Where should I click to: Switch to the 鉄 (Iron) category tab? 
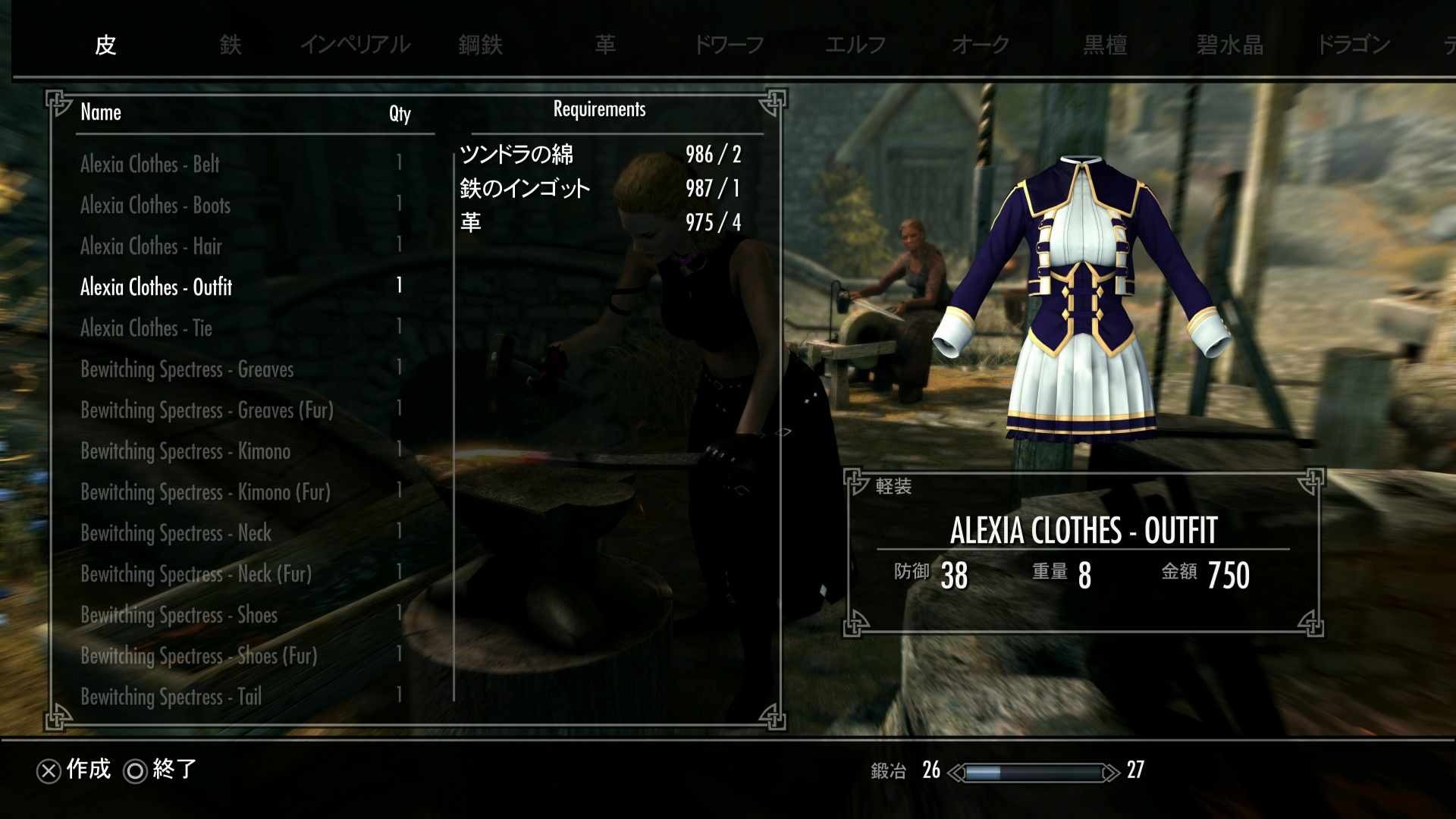point(231,45)
